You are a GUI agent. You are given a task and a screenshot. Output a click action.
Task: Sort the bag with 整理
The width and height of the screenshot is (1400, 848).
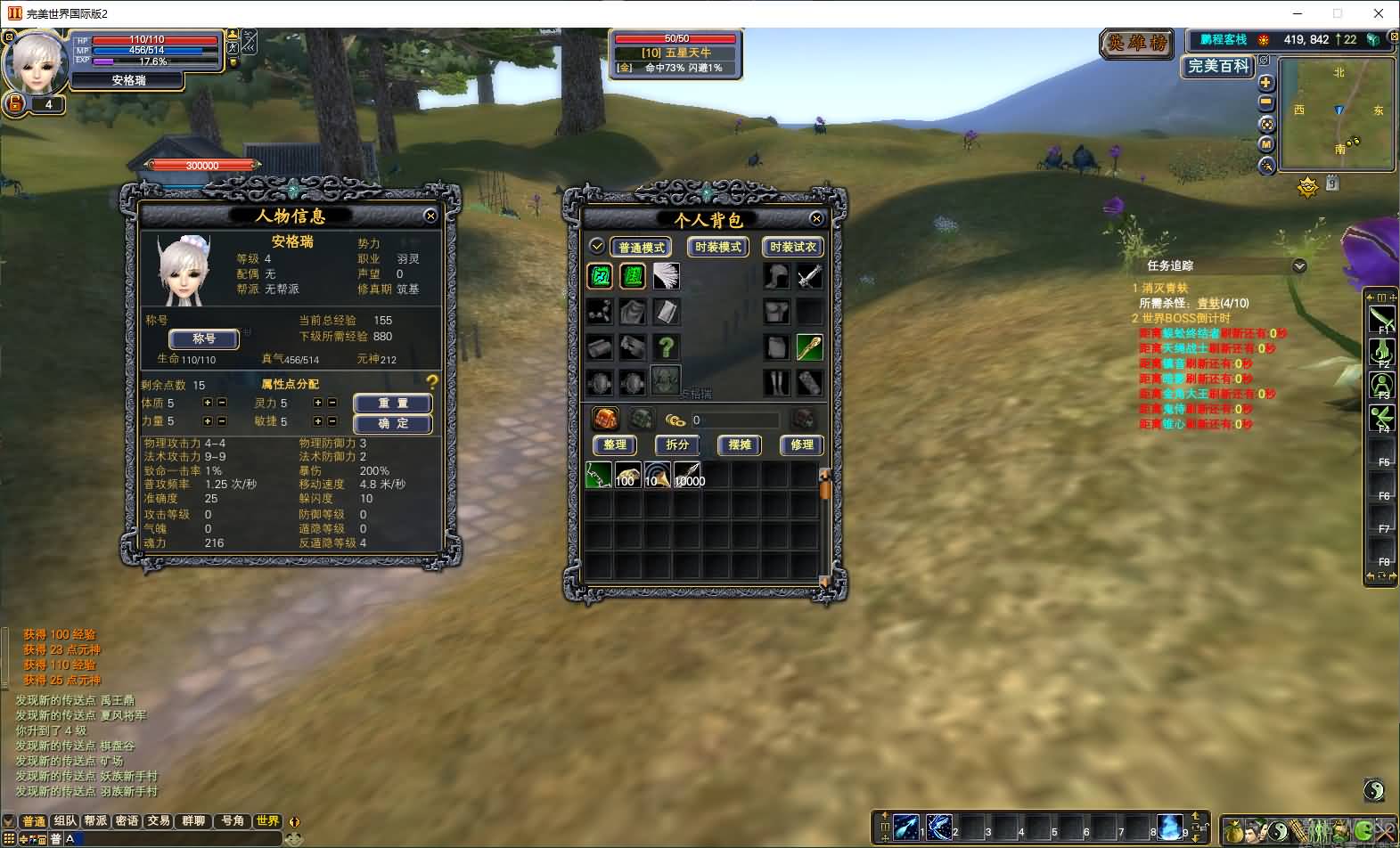(615, 444)
